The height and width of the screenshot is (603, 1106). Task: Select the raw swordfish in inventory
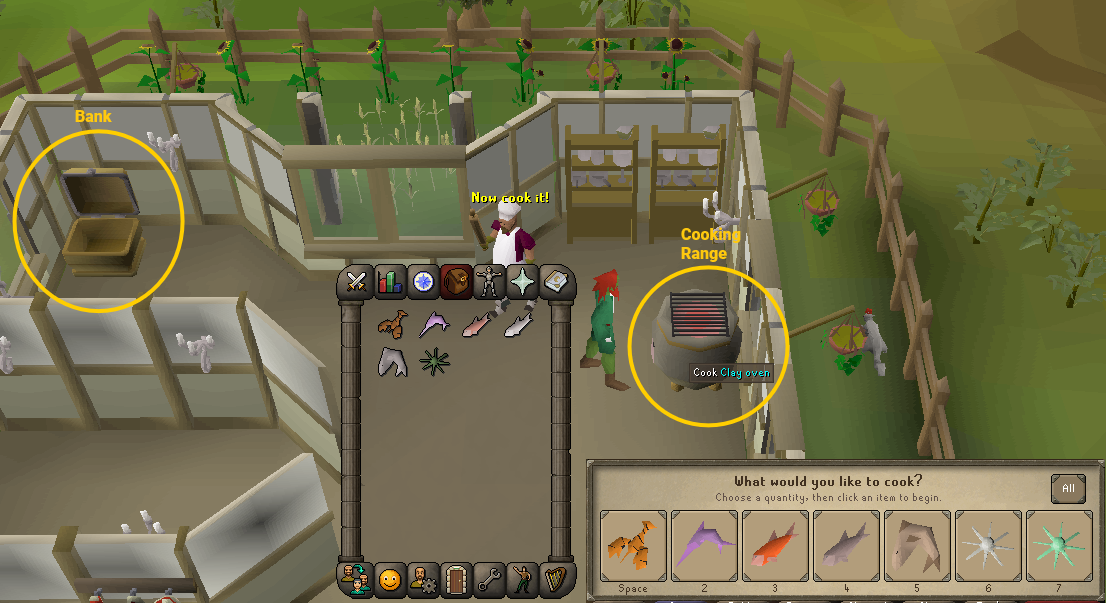point(434,323)
